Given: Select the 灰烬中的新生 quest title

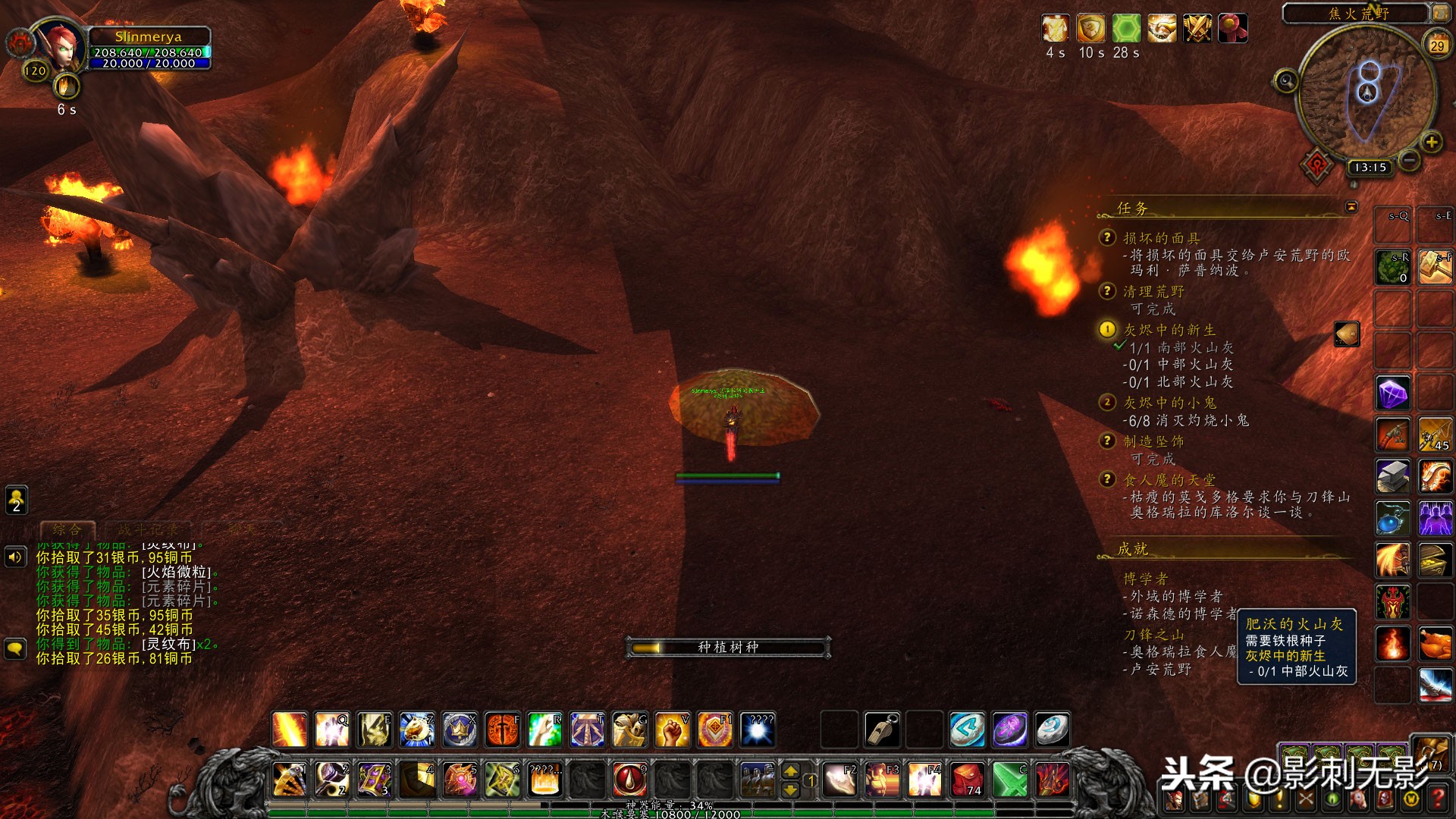Looking at the screenshot, I should click(x=1169, y=330).
